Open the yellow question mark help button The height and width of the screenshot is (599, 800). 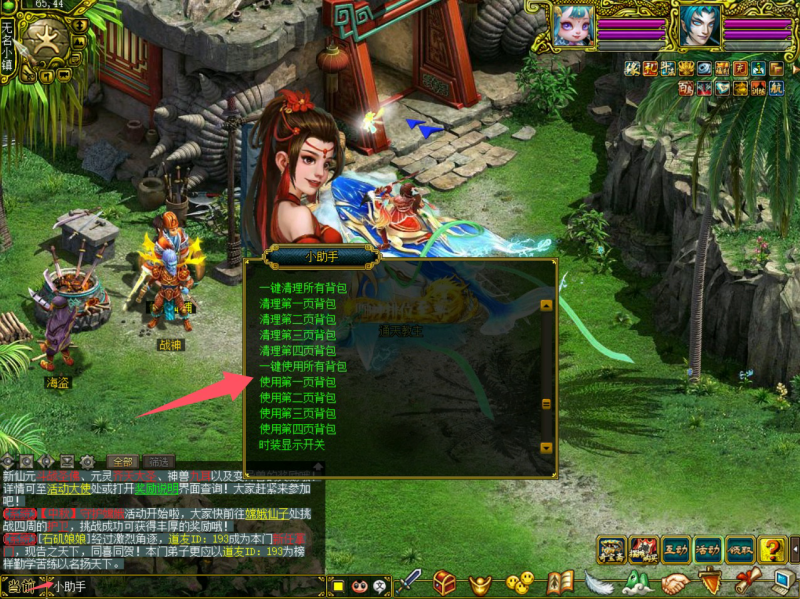pyautogui.click(x=771, y=549)
